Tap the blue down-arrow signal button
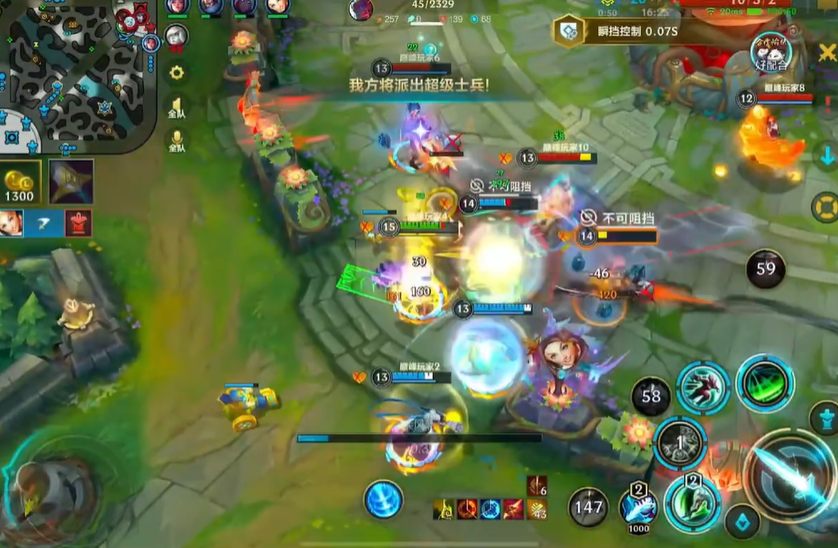Viewport: 838px width, 548px height. pyautogui.click(x=826, y=155)
